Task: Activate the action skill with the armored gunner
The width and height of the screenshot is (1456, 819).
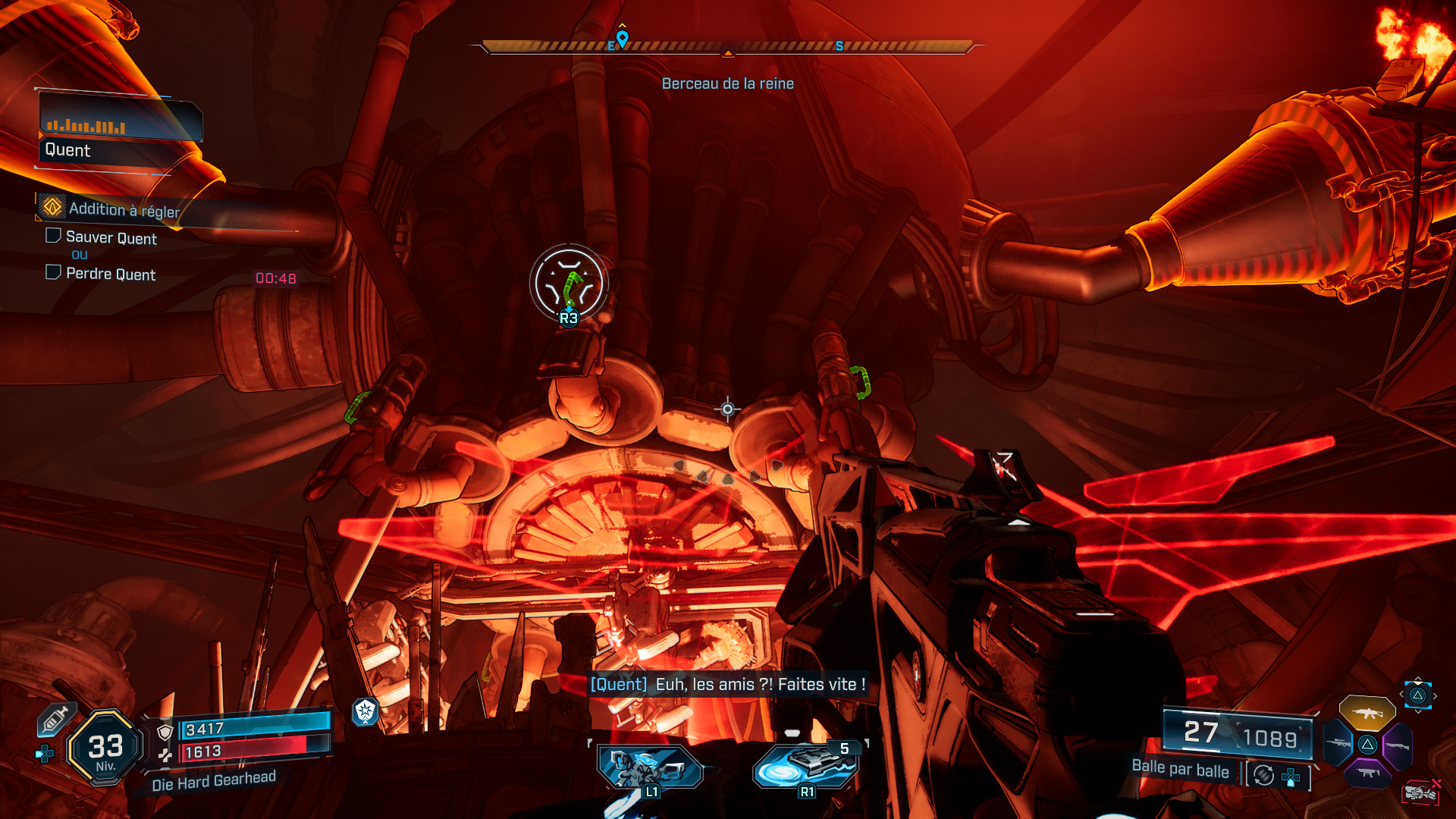Action: tap(650, 767)
